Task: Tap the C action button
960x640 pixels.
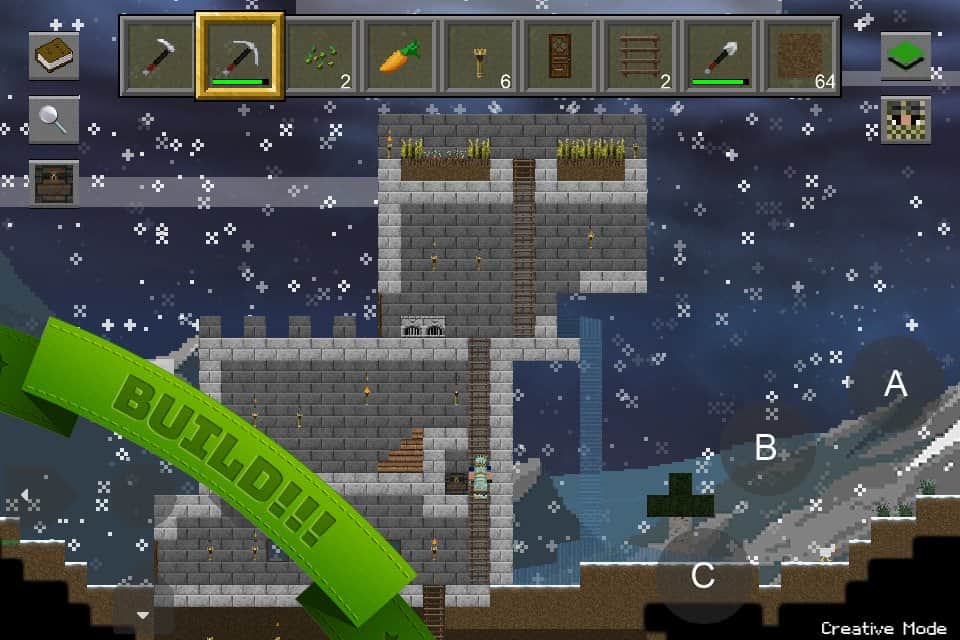Action: click(x=703, y=576)
